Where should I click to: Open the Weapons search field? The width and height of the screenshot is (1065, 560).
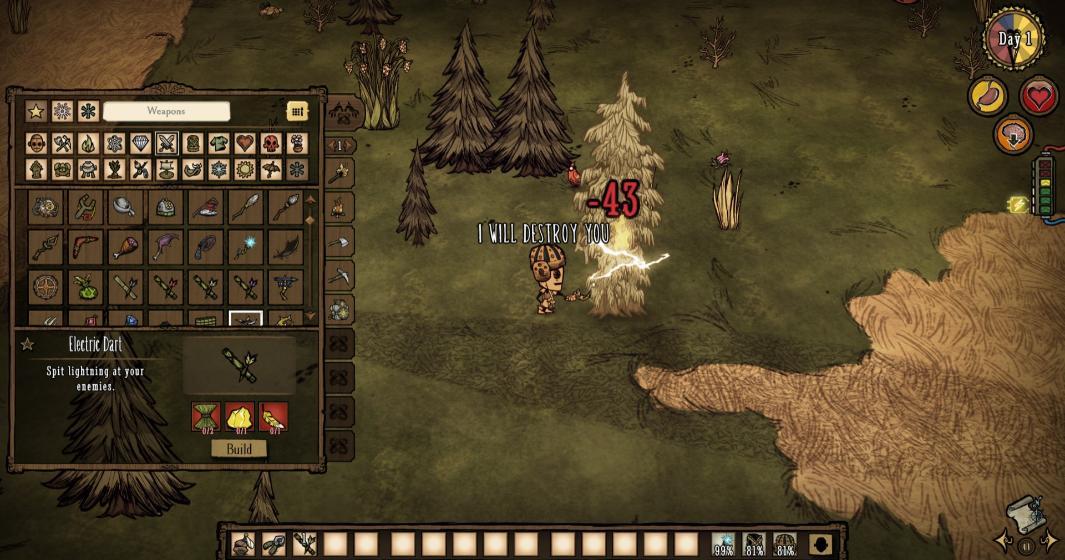(166, 111)
